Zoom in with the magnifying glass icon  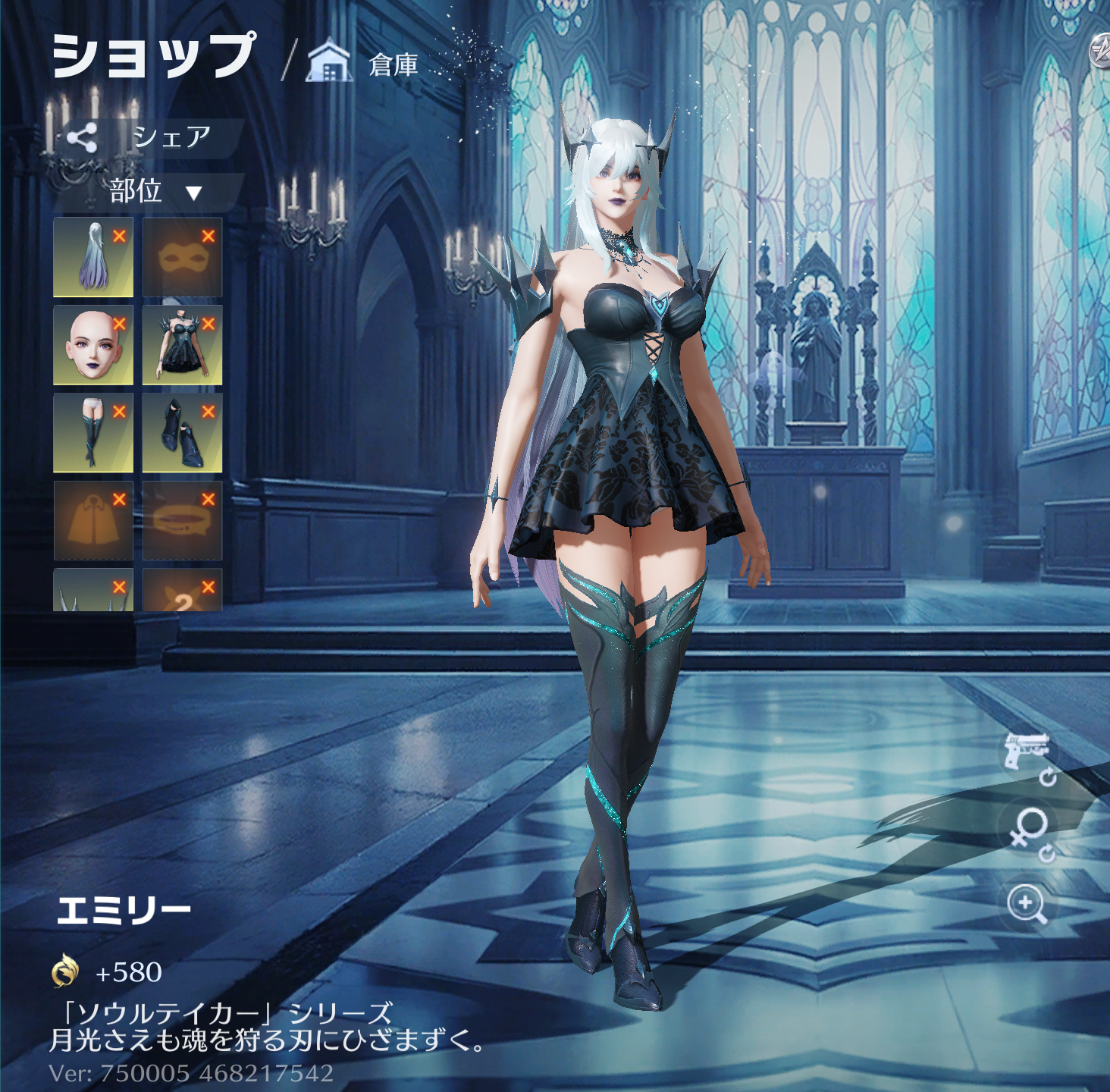(1027, 905)
